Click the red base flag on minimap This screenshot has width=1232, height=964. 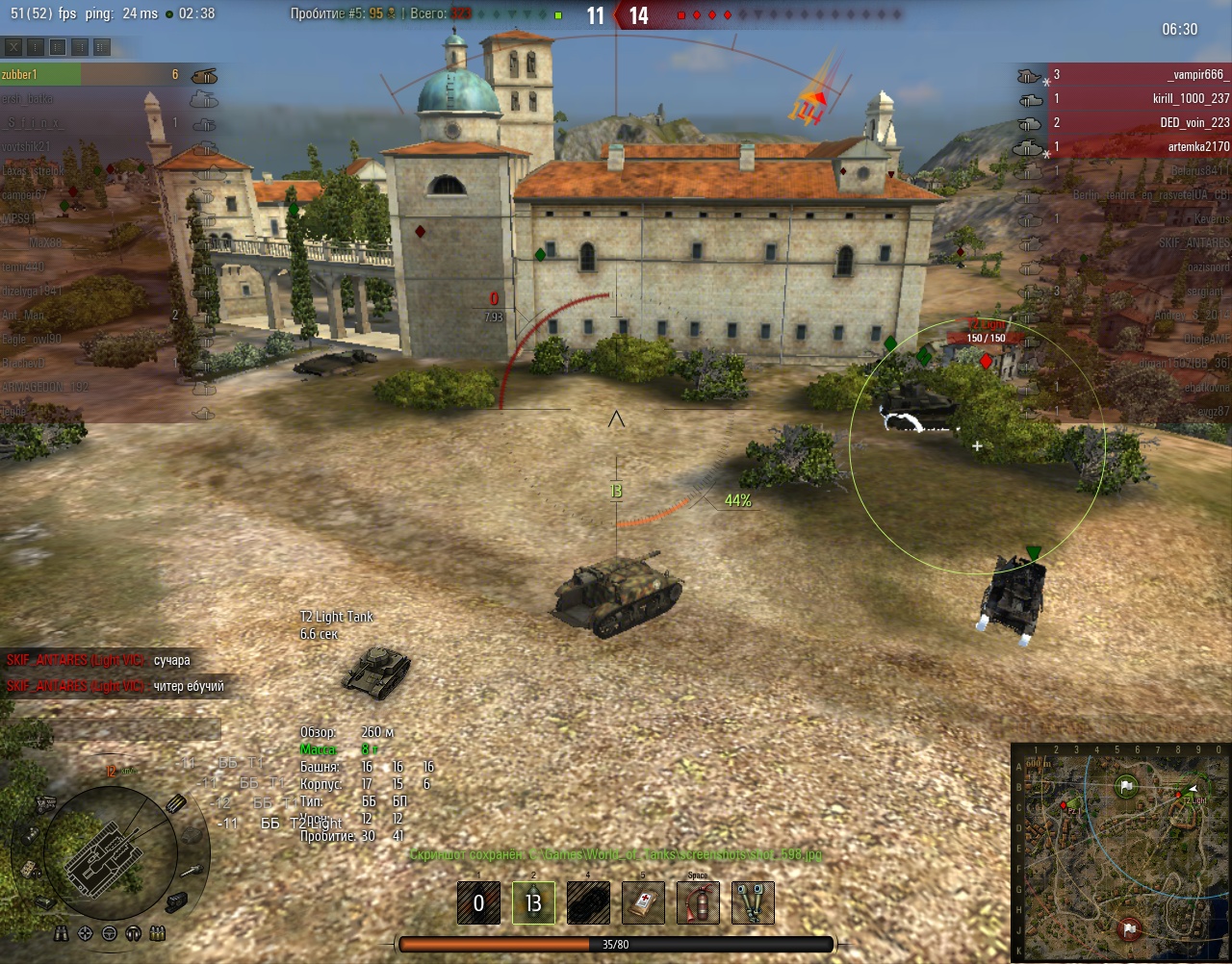click(x=1129, y=928)
